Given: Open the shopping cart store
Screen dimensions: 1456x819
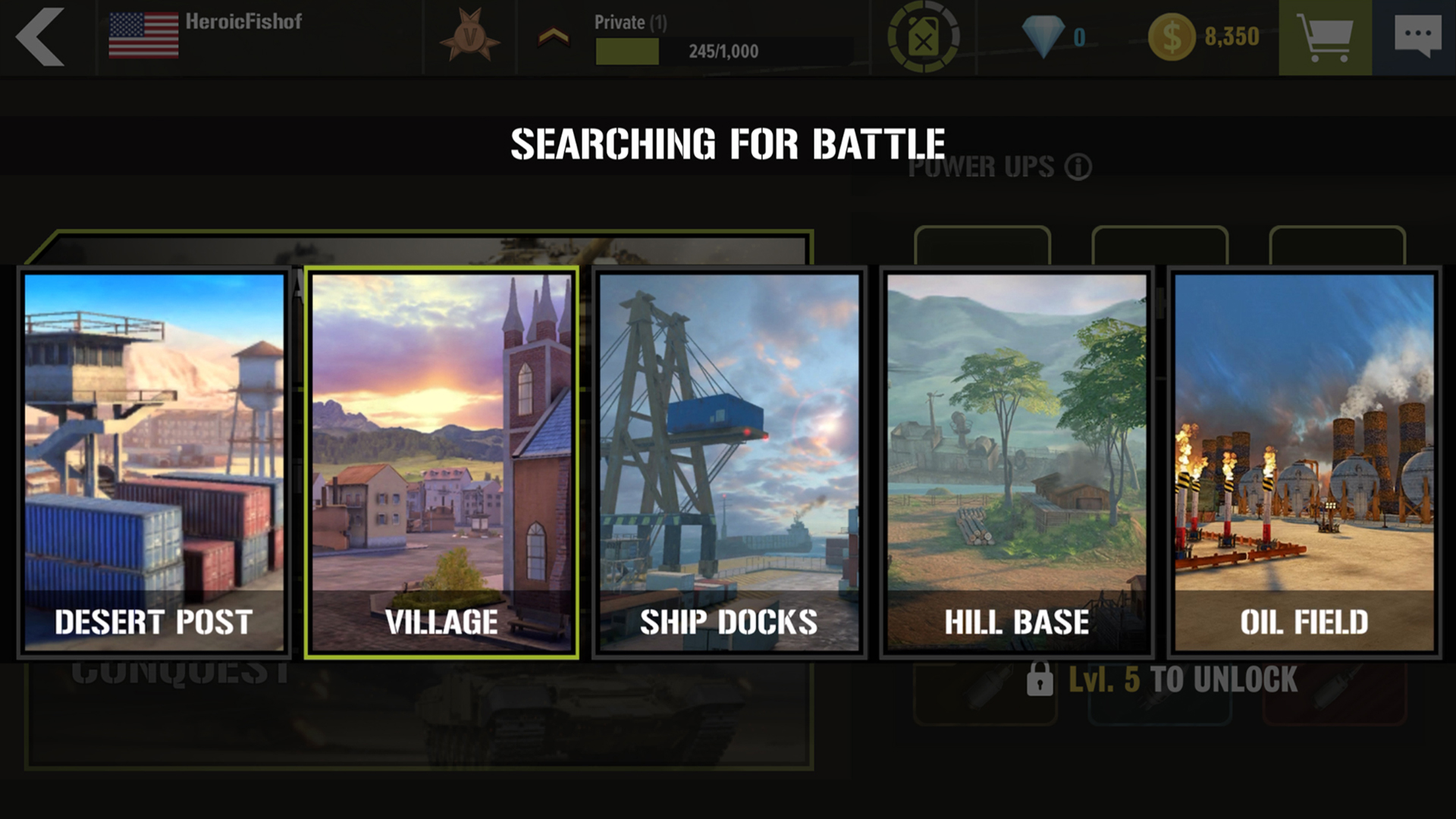Looking at the screenshot, I should coord(1324,37).
